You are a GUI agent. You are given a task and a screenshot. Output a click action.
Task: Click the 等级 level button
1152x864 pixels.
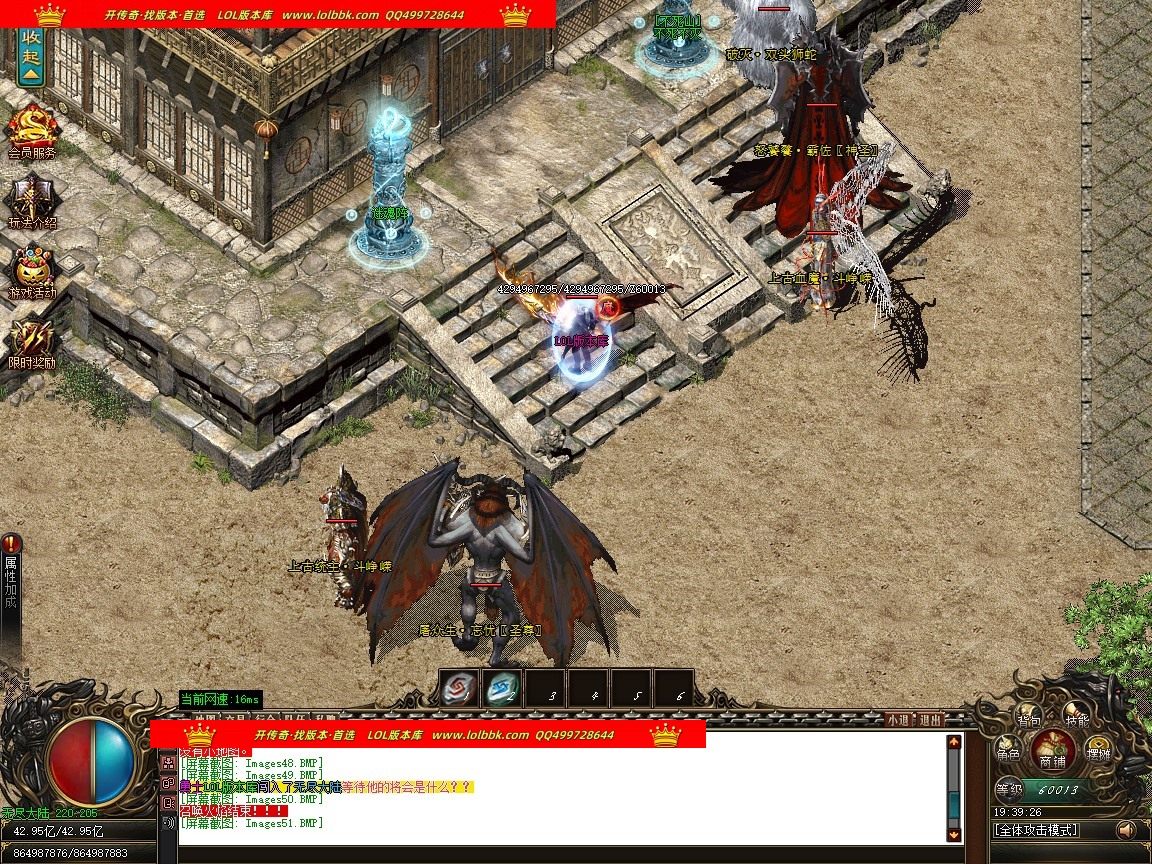[1008, 789]
